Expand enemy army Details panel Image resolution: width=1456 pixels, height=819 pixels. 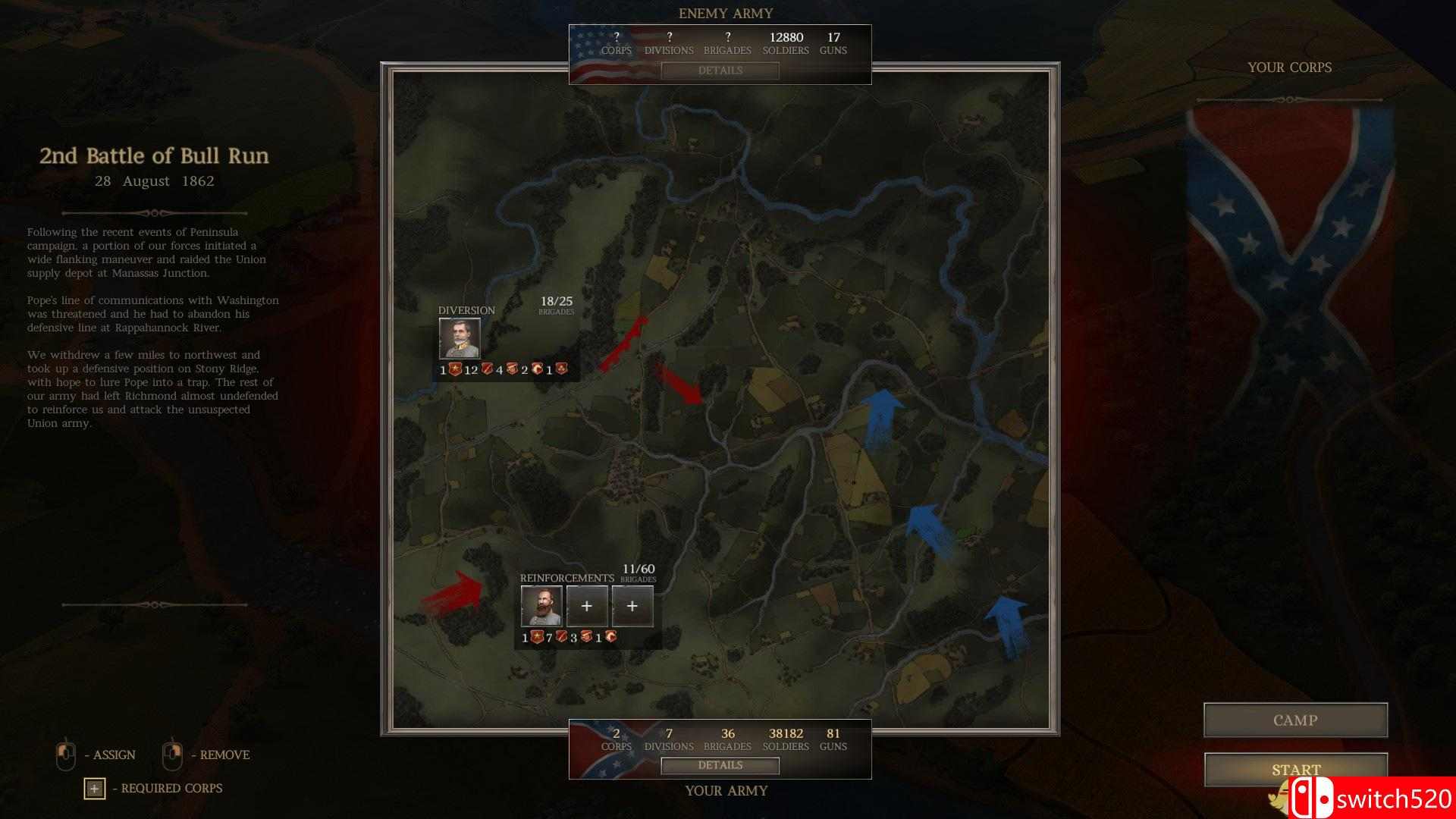point(719,71)
